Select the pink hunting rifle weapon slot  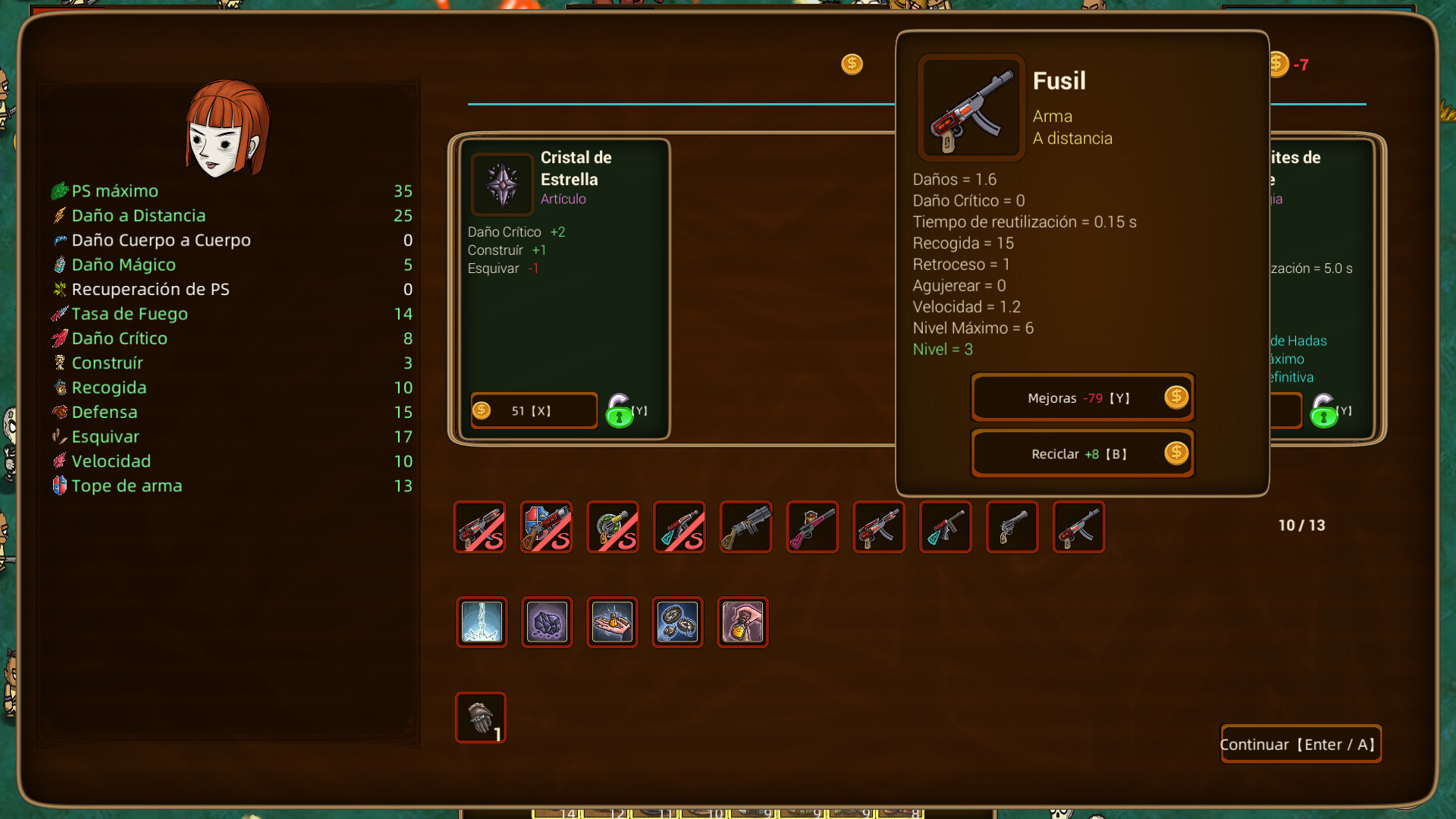[811, 526]
